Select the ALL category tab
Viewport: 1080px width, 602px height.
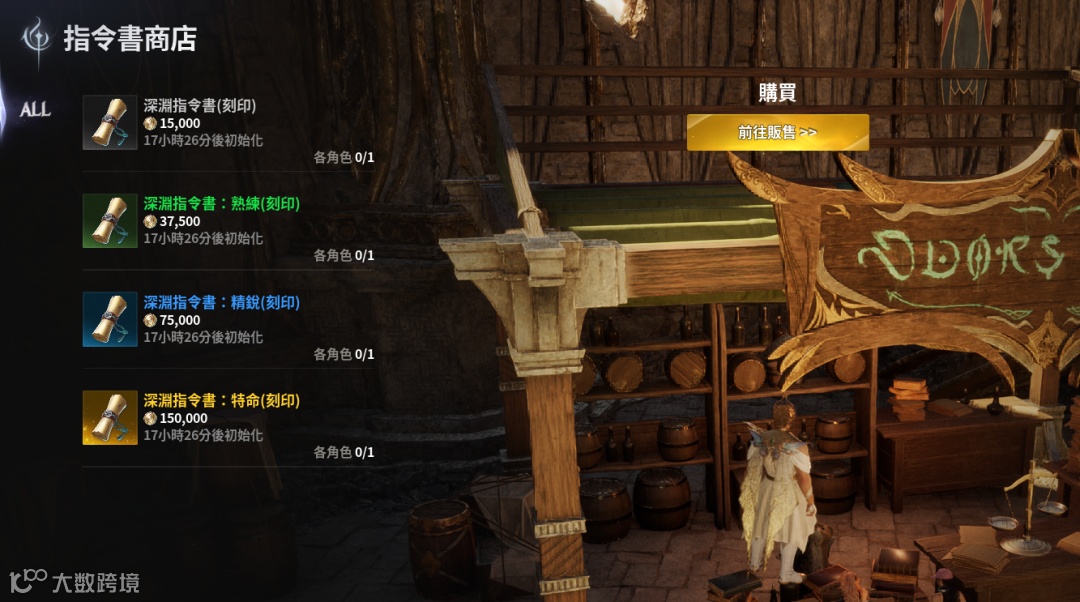click(x=35, y=110)
